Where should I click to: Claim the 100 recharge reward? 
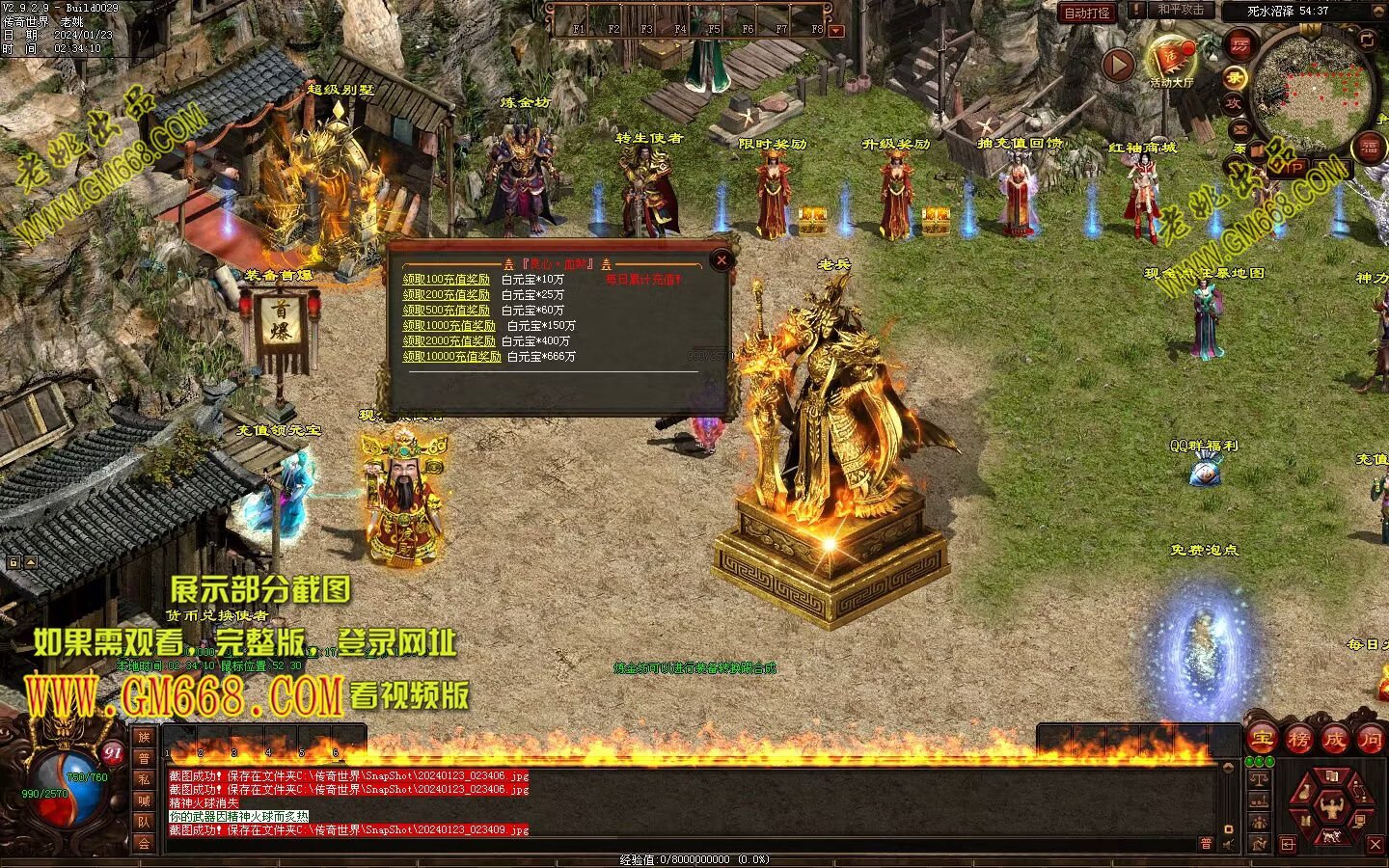[446, 280]
